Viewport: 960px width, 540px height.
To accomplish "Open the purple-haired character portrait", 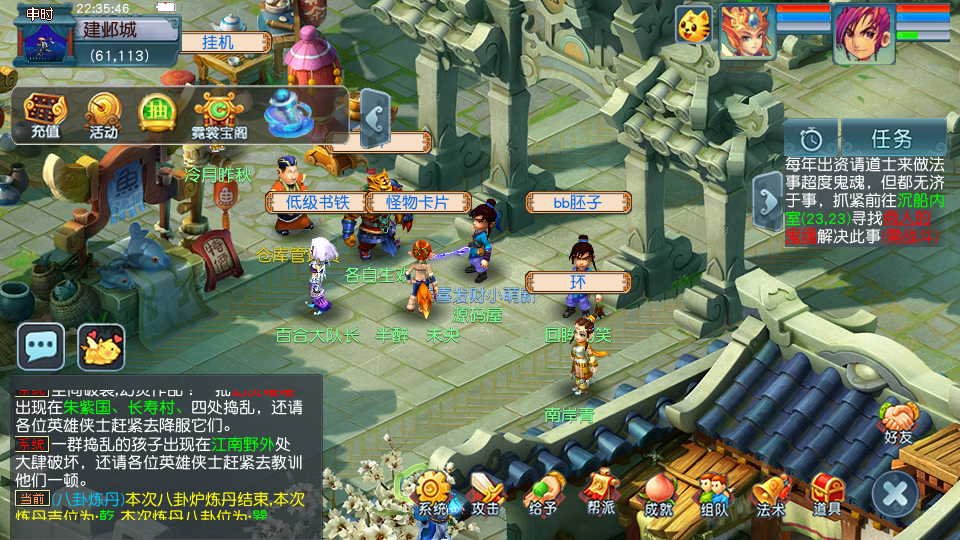I will (863, 33).
